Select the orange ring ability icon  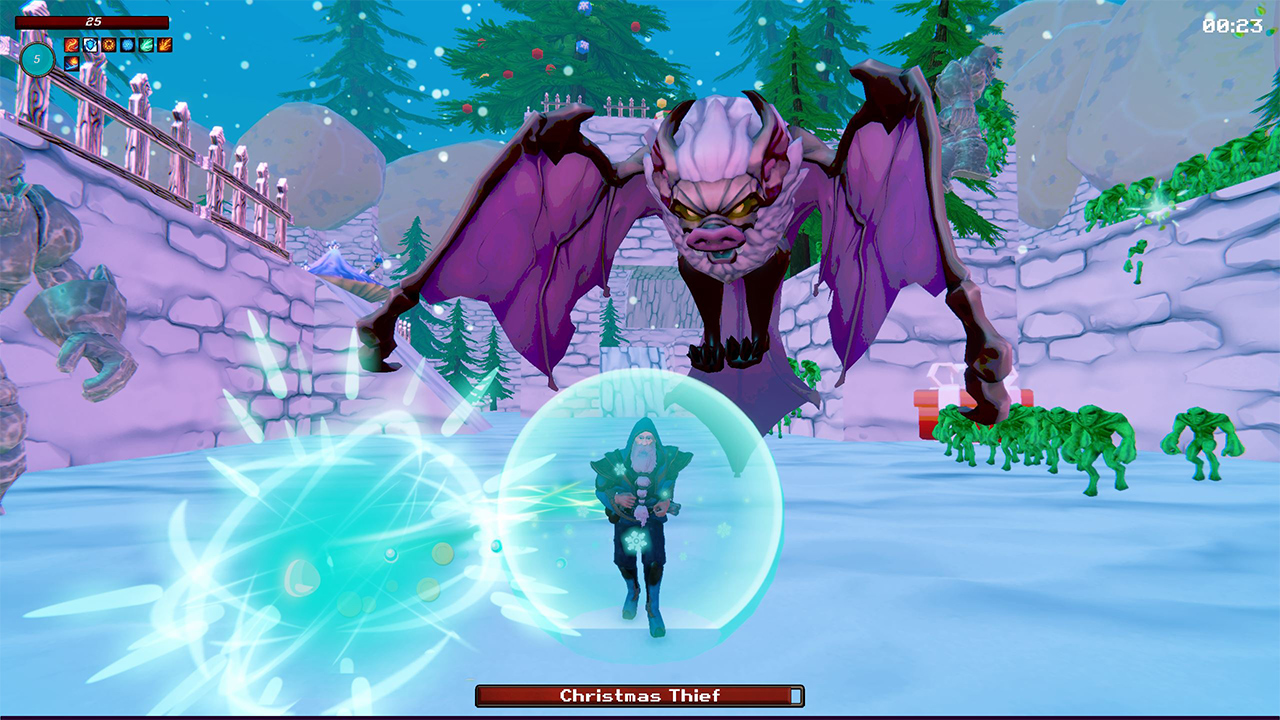coord(108,45)
